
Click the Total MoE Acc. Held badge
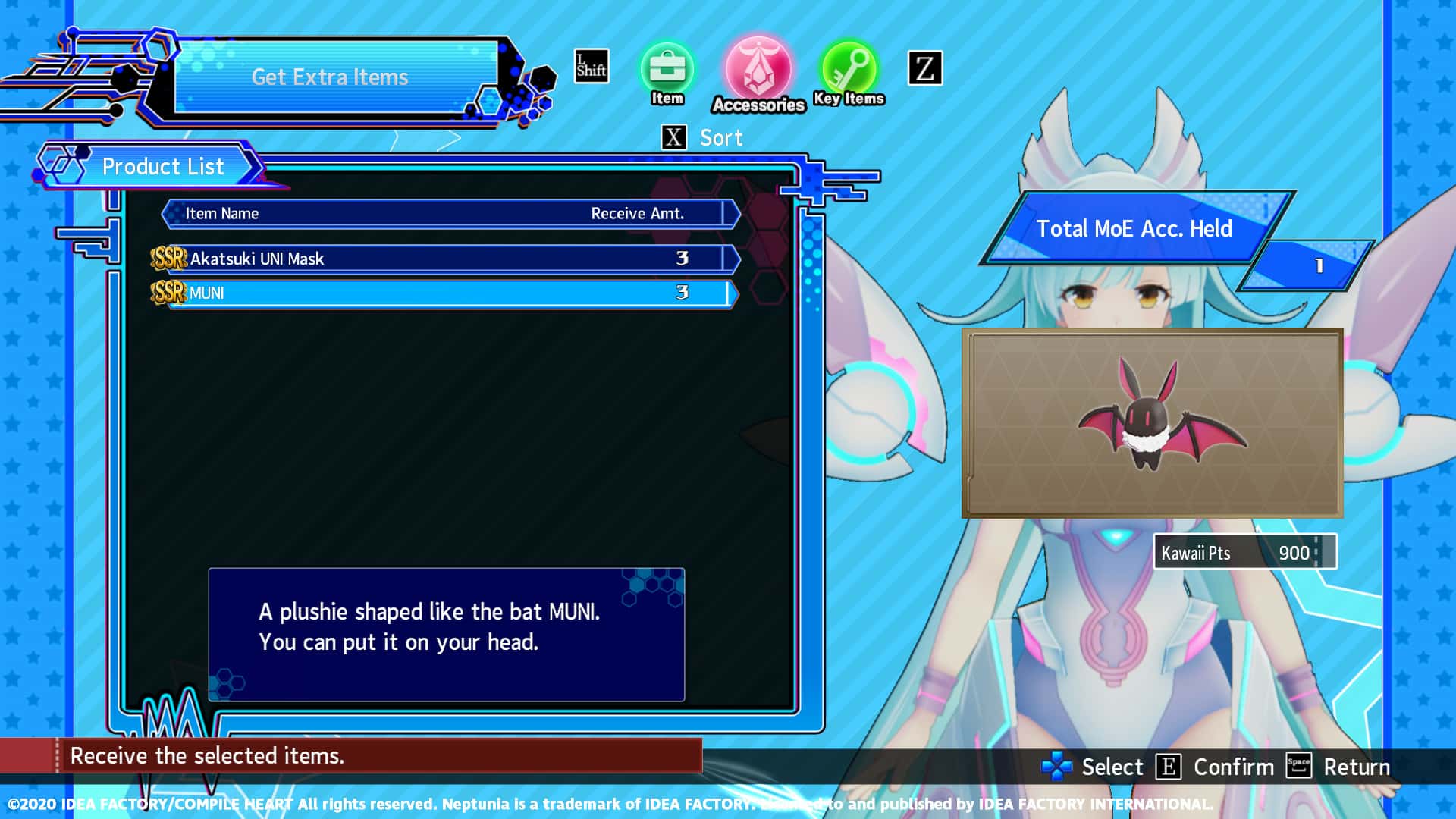point(1136,228)
